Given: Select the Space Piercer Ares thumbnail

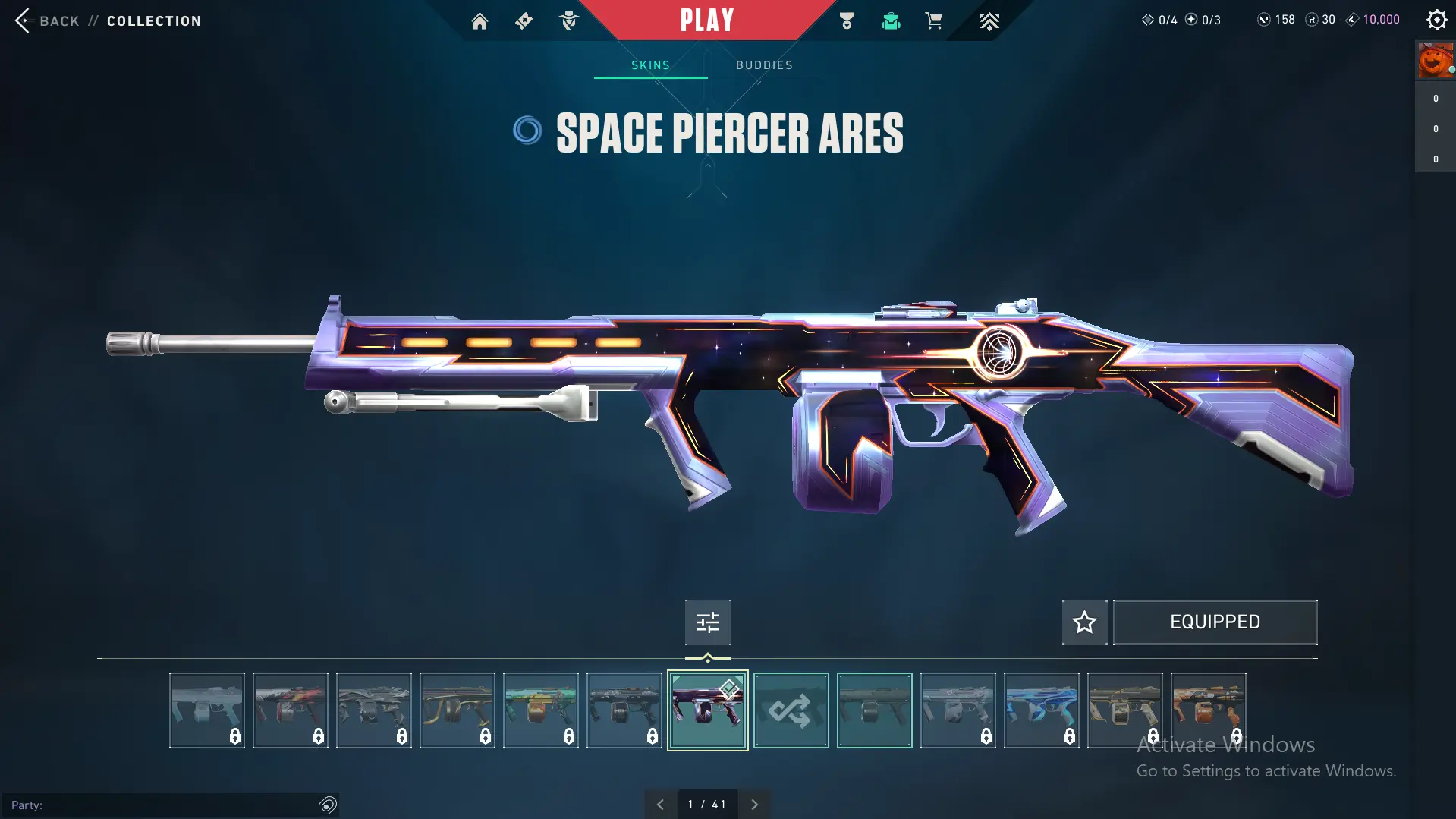Looking at the screenshot, I should pyautogui.click(x=707, y=710).
